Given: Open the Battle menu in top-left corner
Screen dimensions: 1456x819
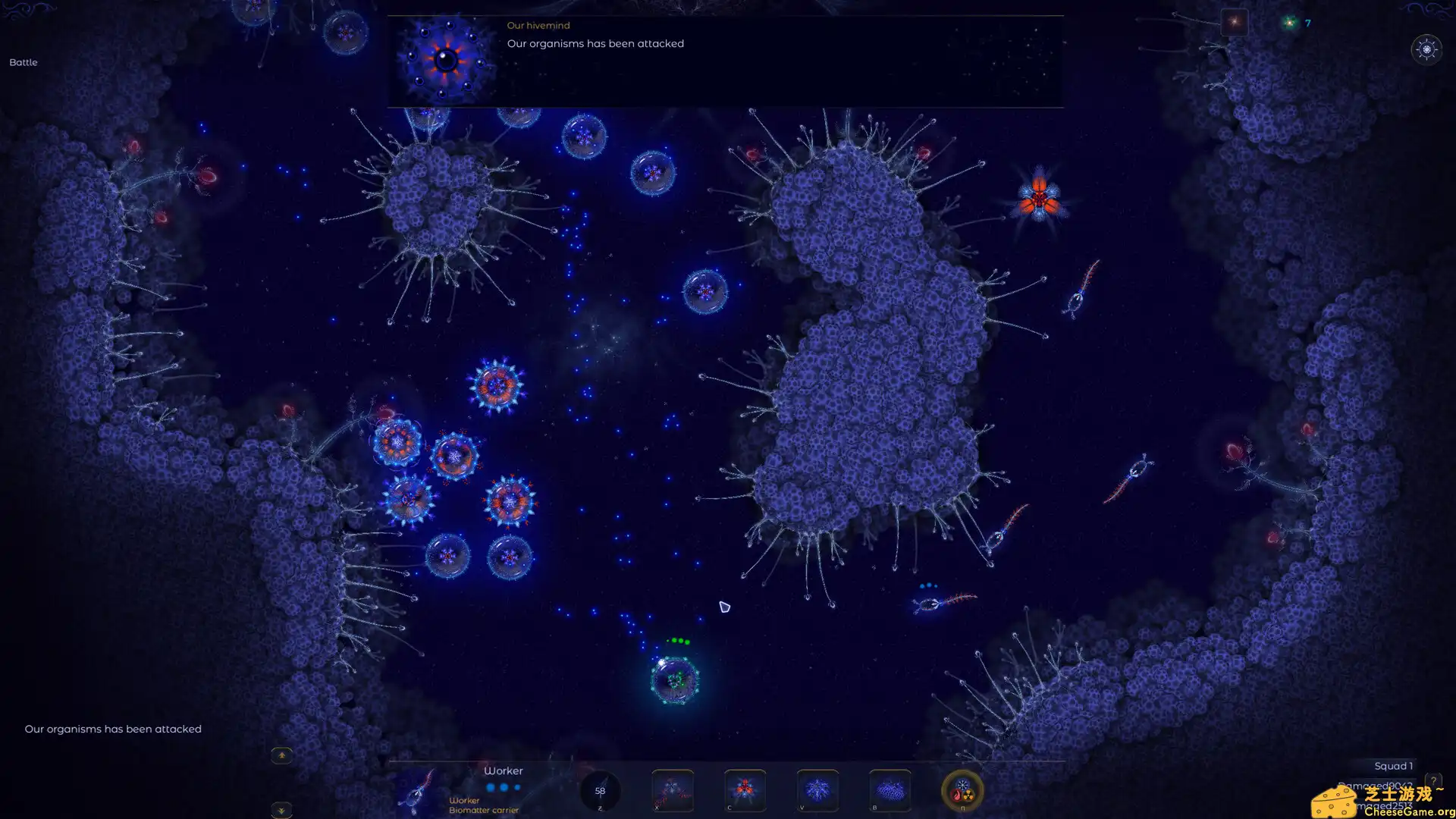Looking at the screenshot, I should pyautogui.click(x=23, y=61).
